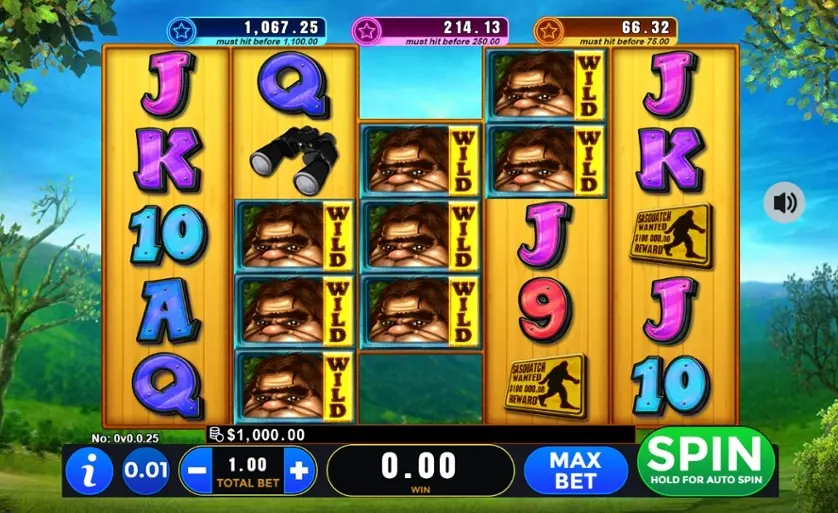Increase total bet with the plus button
Viewport: 838px width, 513px height.
(298, 468)
